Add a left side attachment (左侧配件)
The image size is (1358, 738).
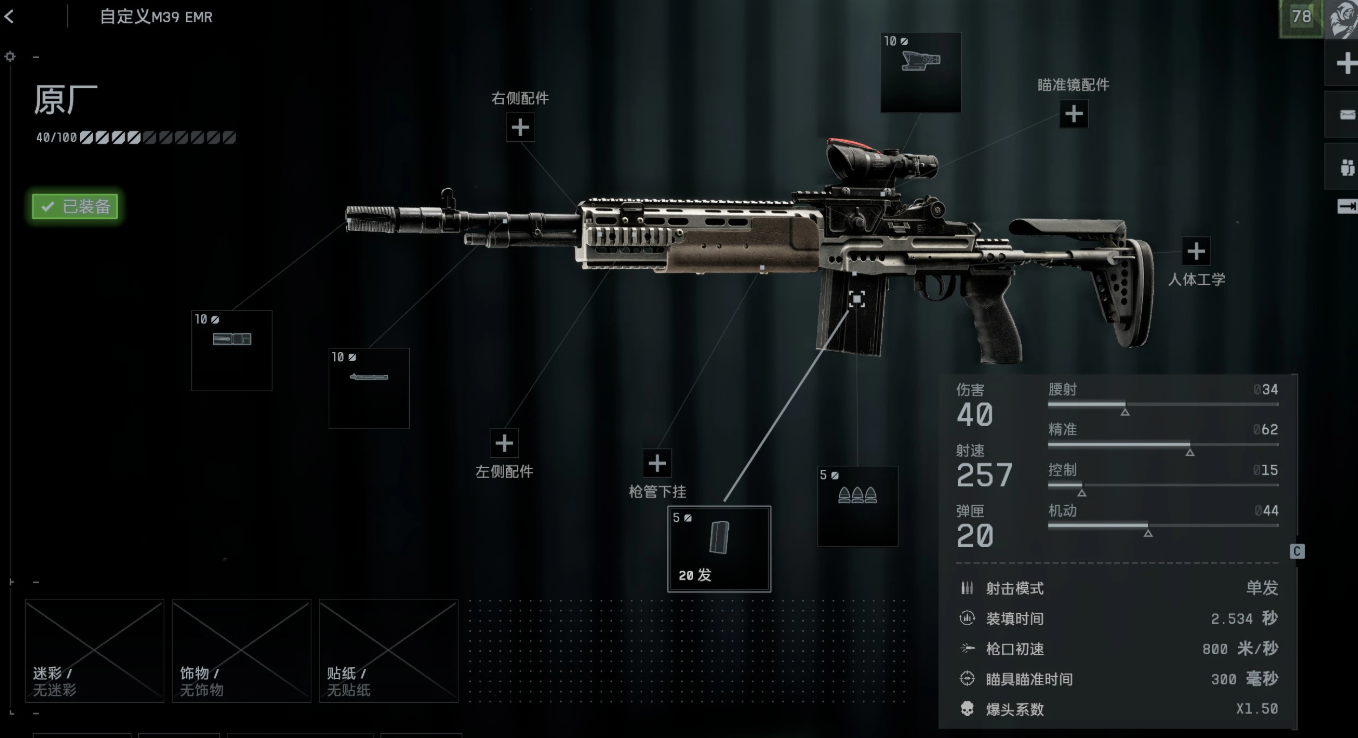point(504,443)
